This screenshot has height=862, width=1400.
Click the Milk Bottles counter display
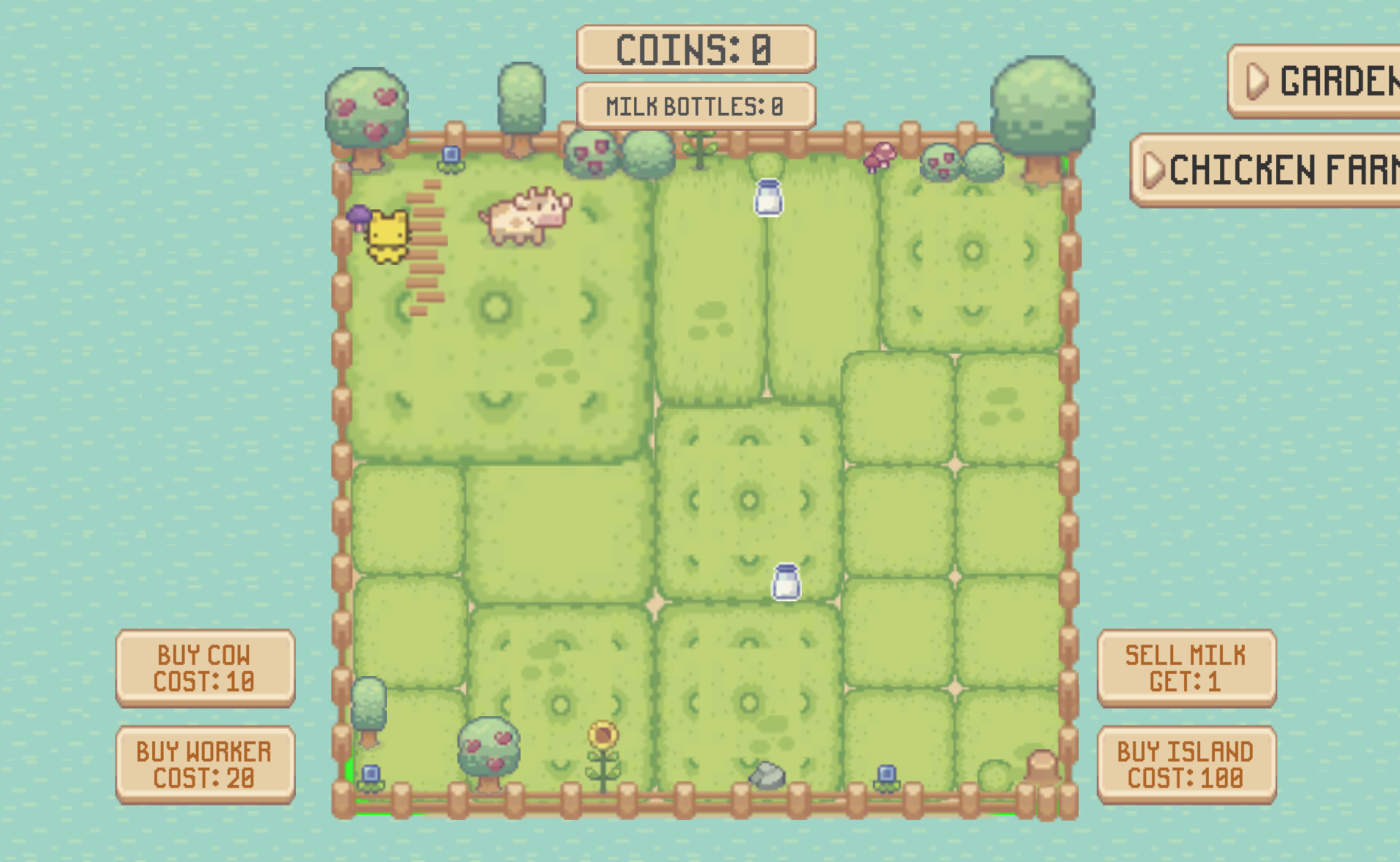(696, 104)
